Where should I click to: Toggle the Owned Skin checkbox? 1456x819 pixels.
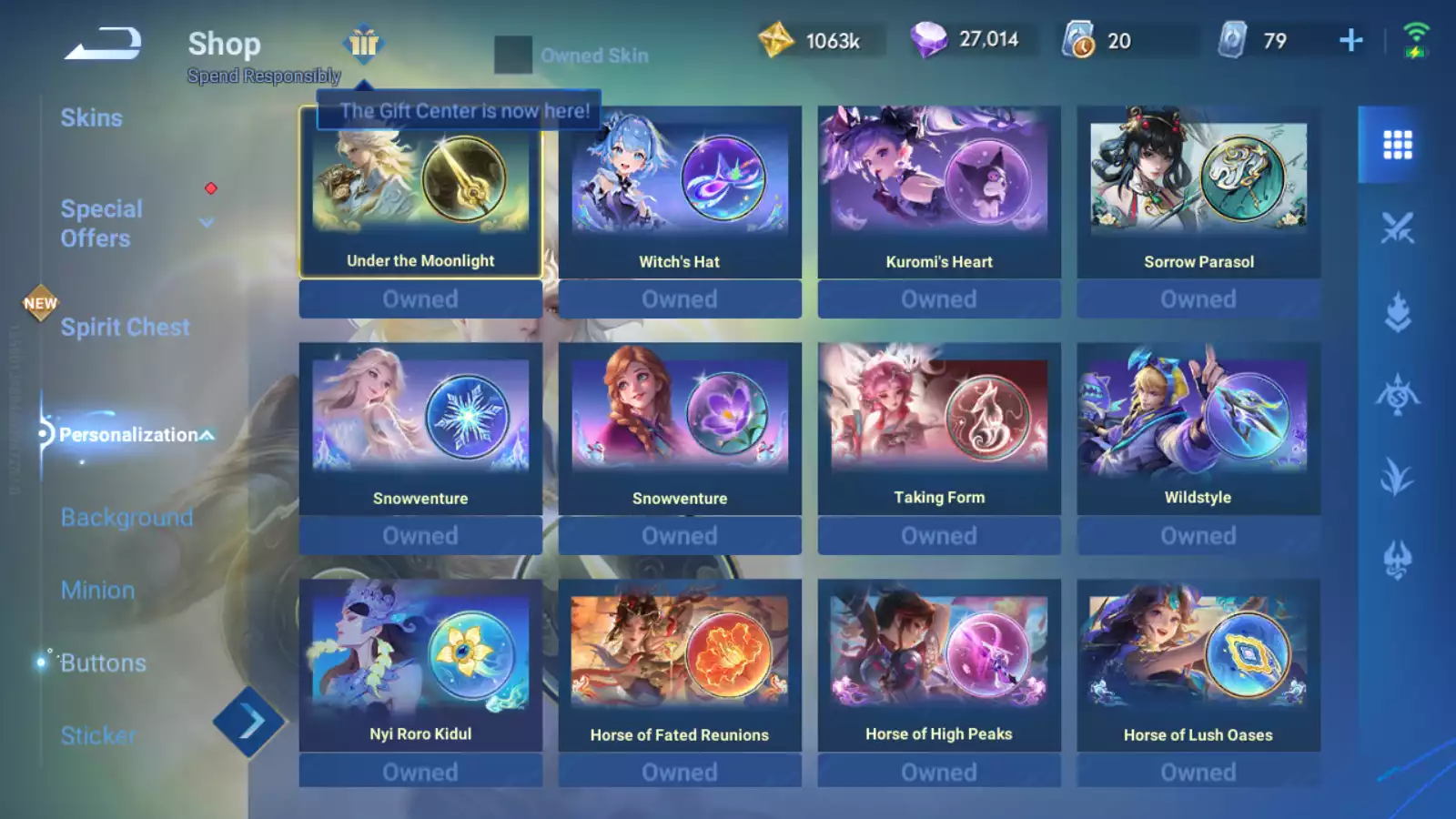512,56
